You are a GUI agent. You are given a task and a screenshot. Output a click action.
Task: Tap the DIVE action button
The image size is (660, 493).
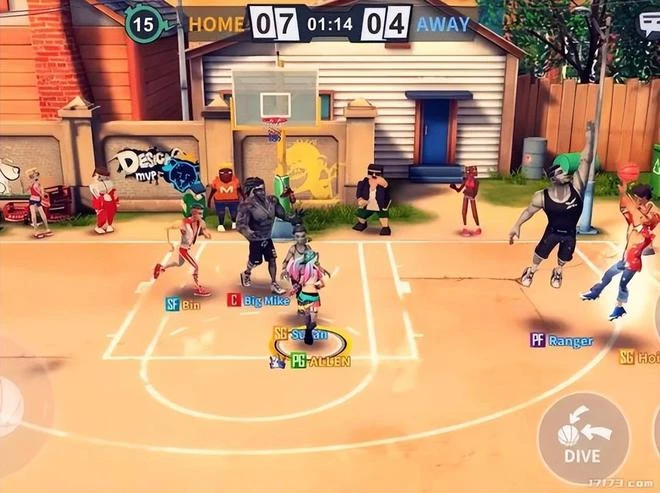pyautogui.click(x=583, y=438)
